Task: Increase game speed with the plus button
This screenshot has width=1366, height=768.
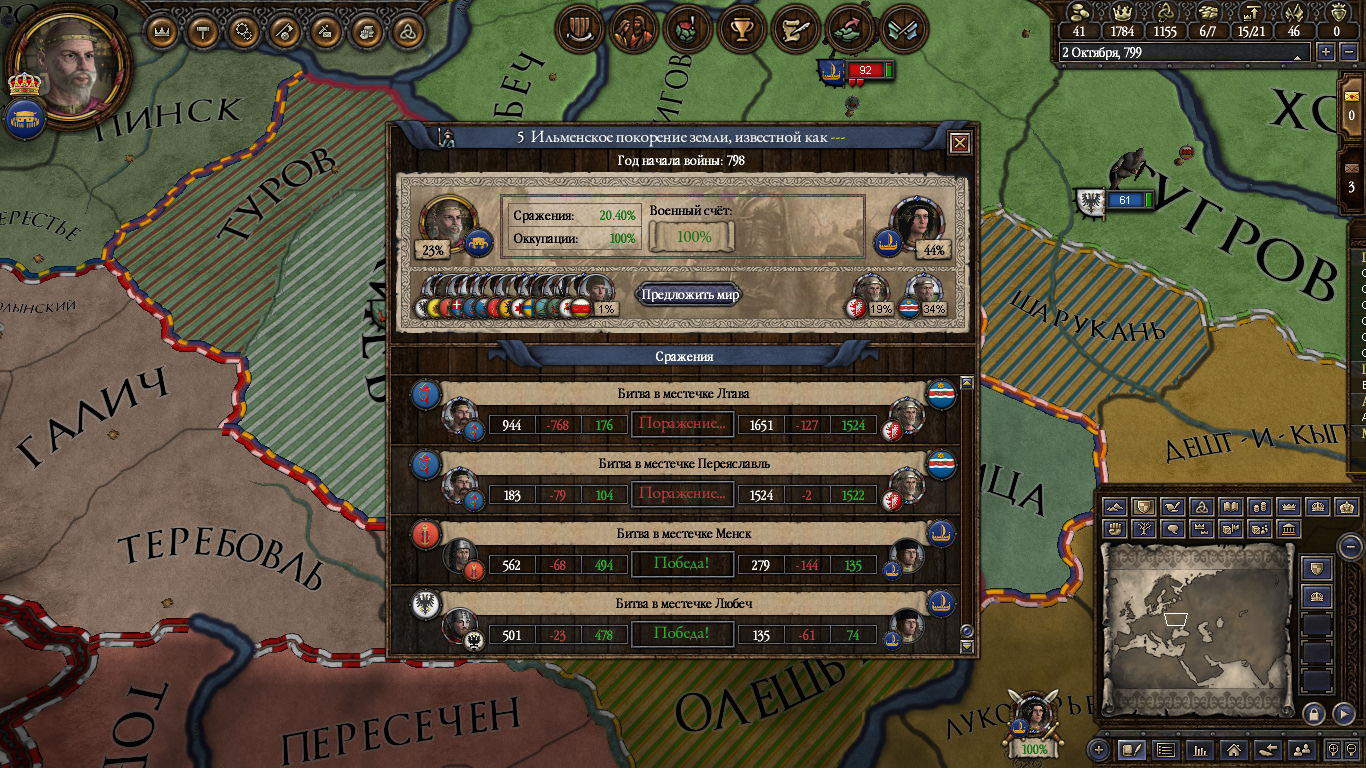Action: tap(1326, 52)
